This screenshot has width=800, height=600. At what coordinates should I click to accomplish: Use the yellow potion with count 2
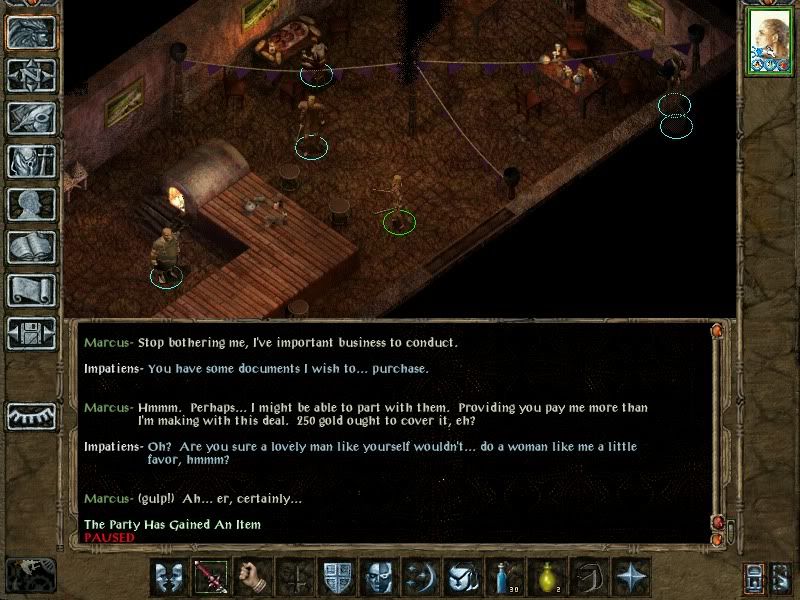click(x=548, y=577)
